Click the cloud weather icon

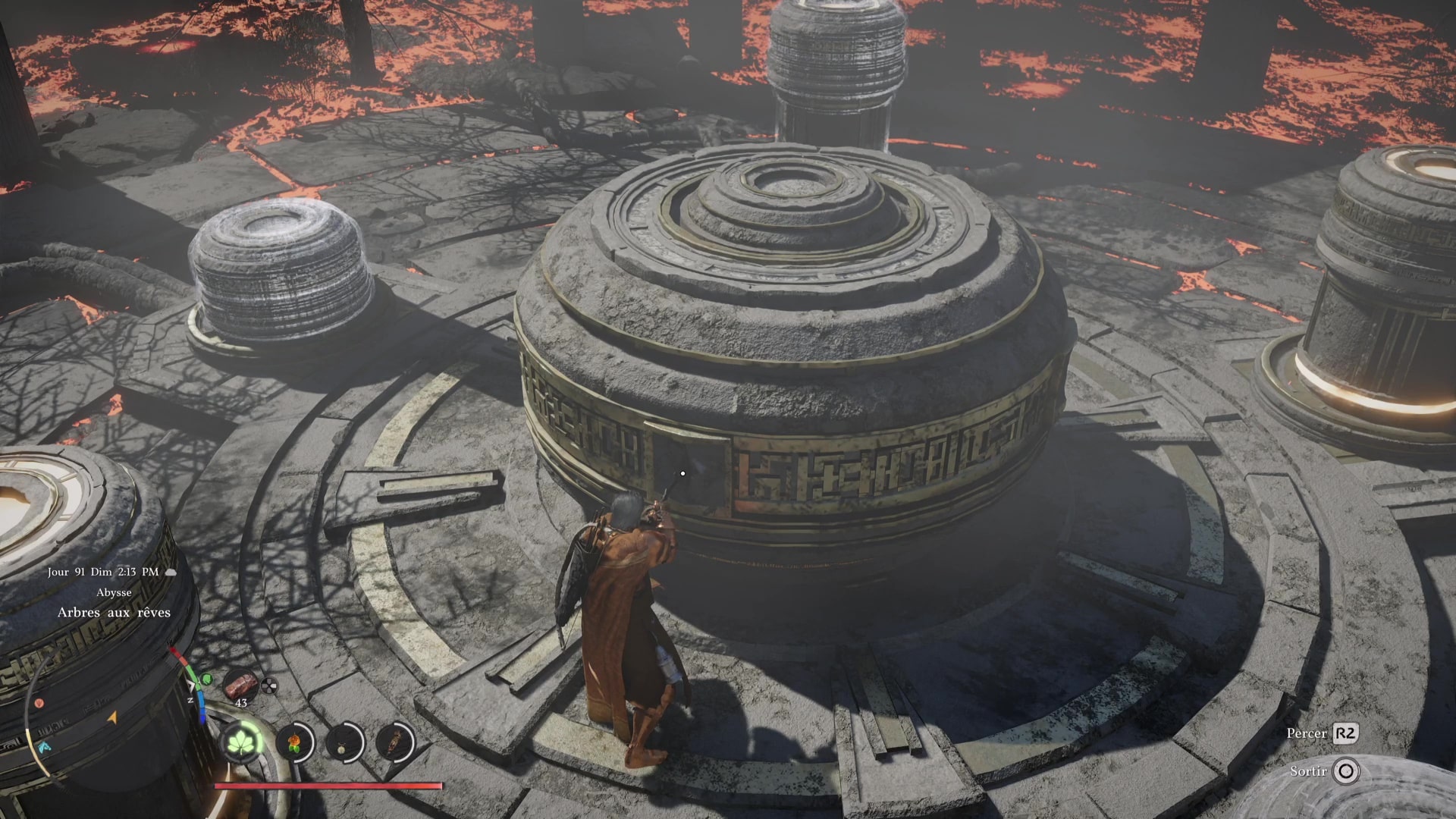(171, 573)
